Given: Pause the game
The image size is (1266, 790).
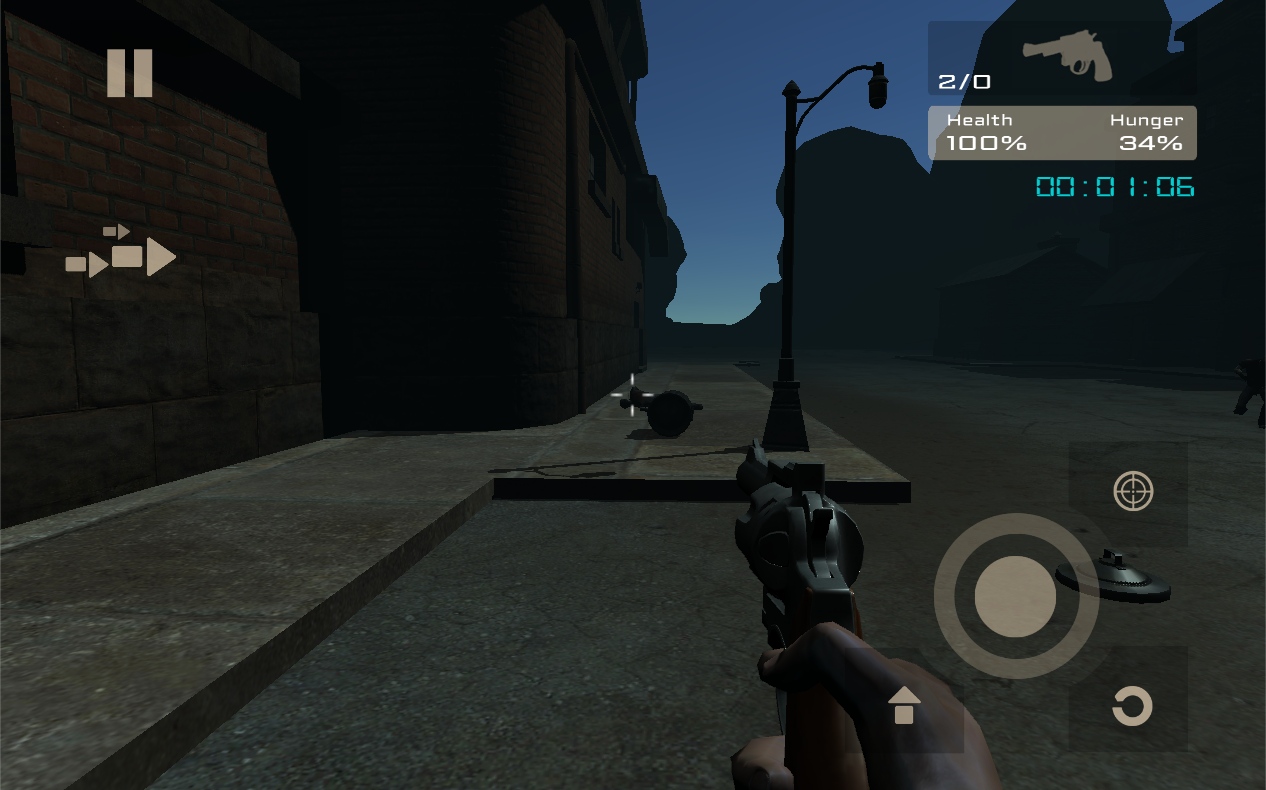Looking at the screenshot, I should pos(130,73).
